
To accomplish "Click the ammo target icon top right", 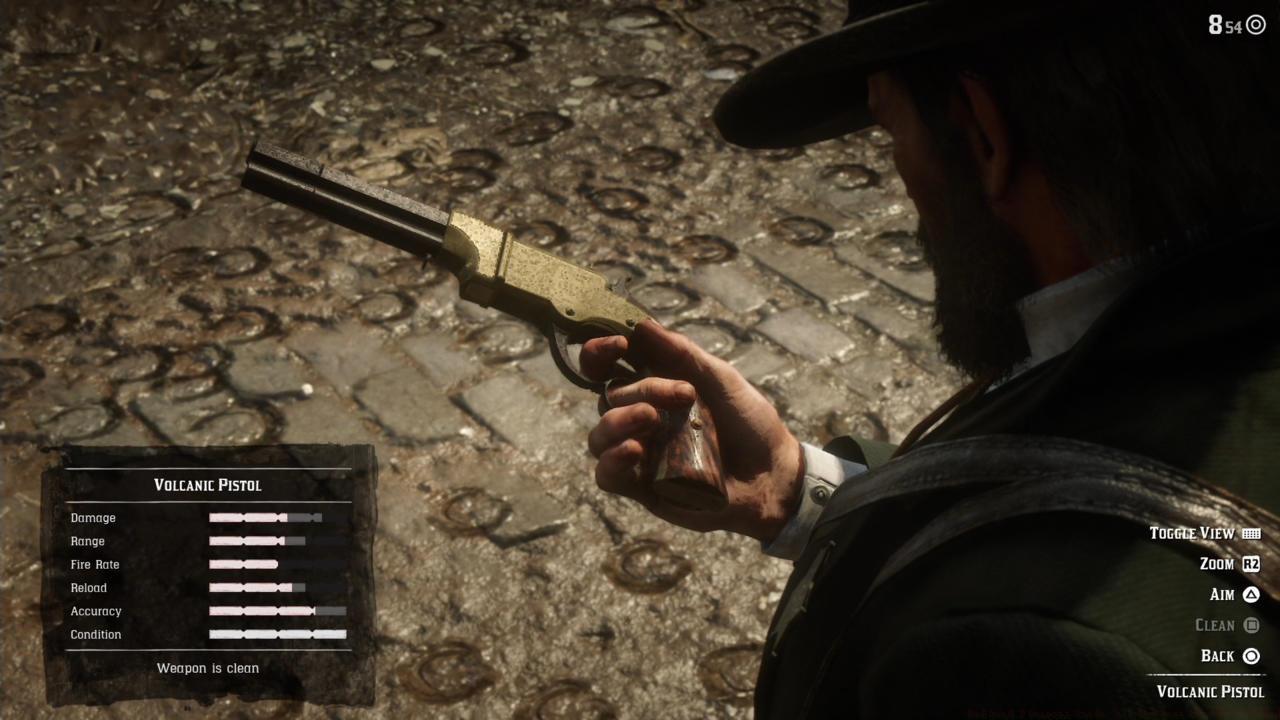I will click(1257, 26).
